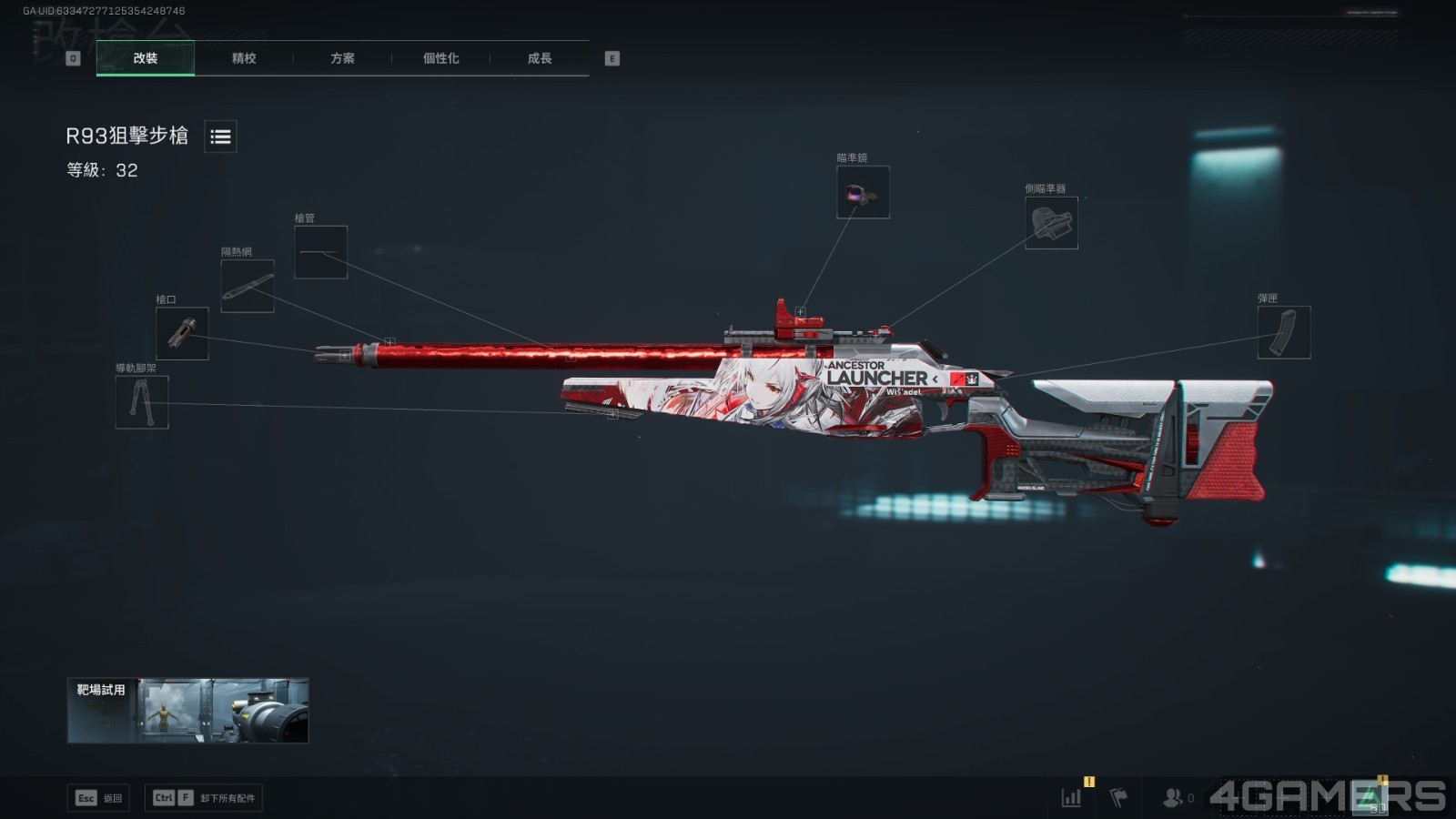Select the 瞄準鏡 scope attachment slot

863,192
